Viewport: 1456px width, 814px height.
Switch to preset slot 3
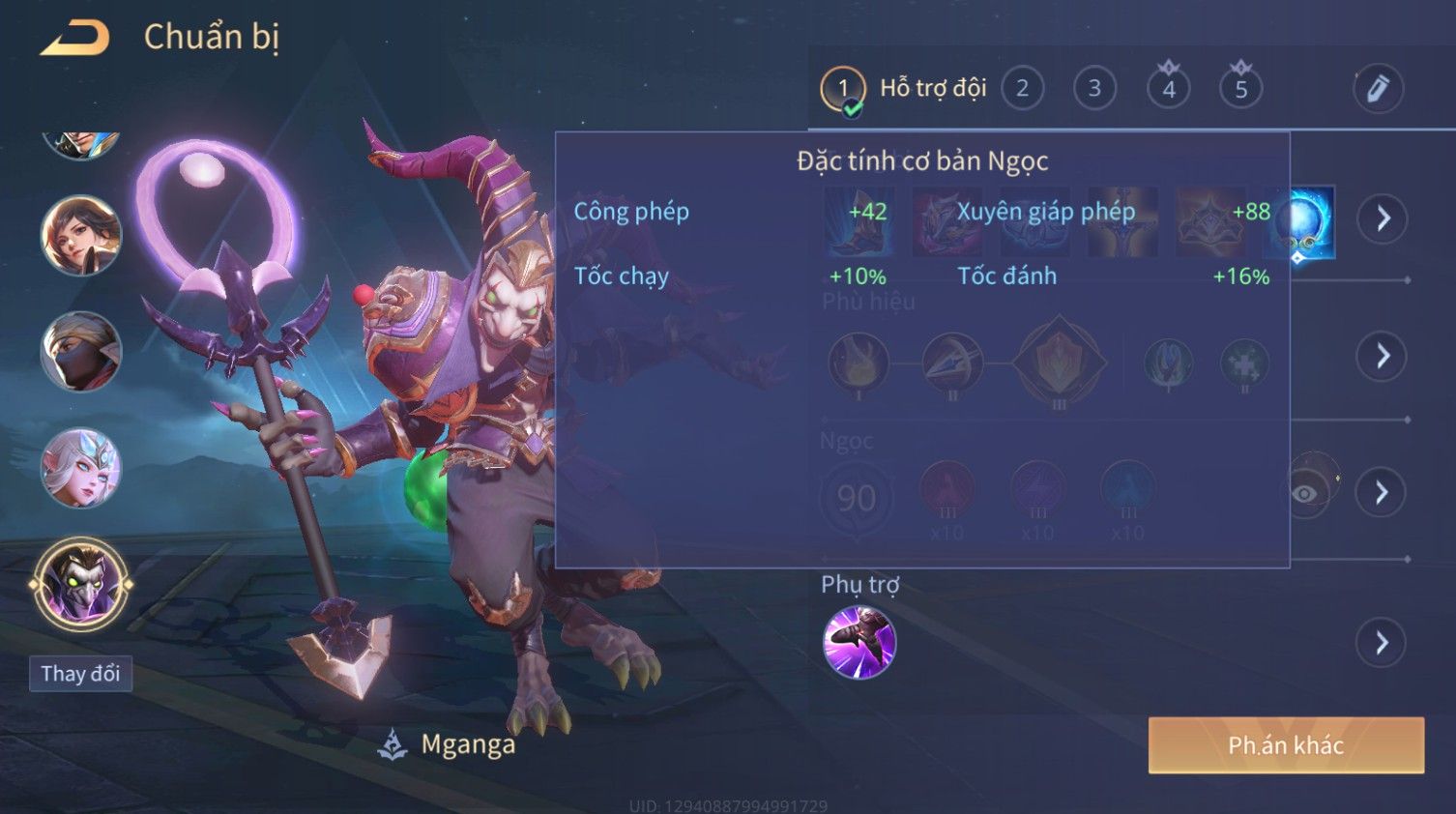tap(1094, 89)
